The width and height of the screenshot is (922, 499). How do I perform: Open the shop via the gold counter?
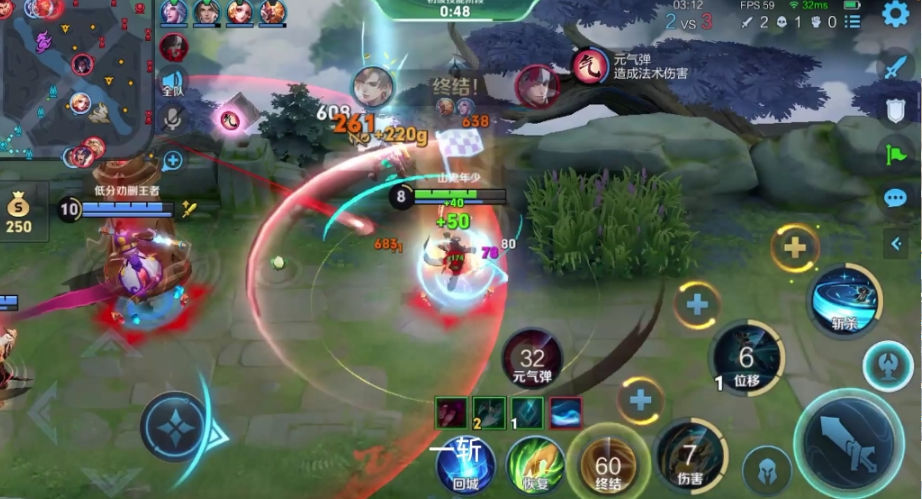point(20,213)
